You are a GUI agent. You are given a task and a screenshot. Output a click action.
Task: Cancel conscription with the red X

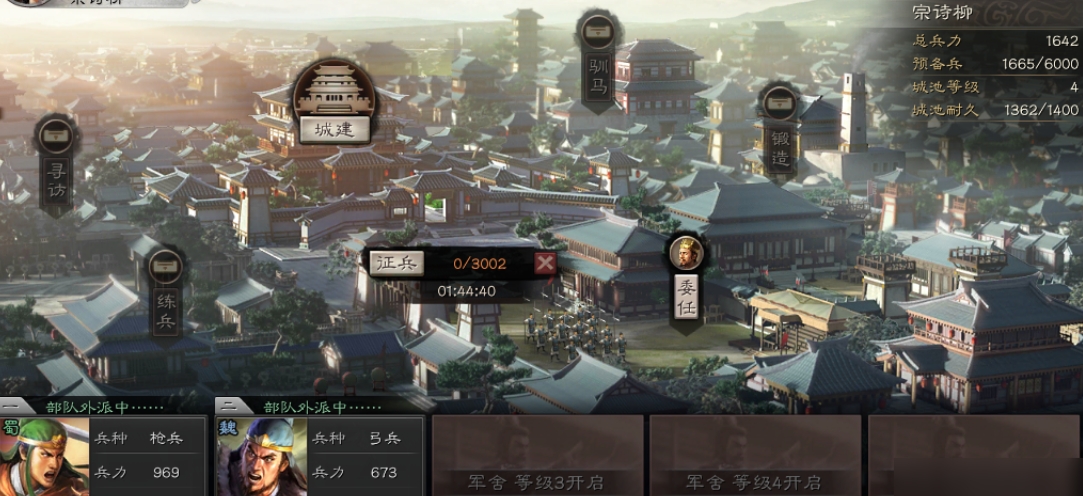tap(544, 263)
